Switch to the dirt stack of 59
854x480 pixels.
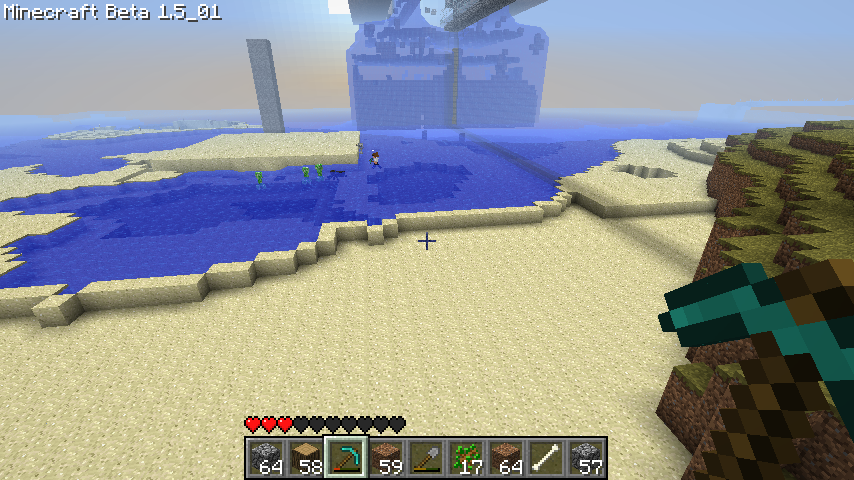click(x=386, y=458)
